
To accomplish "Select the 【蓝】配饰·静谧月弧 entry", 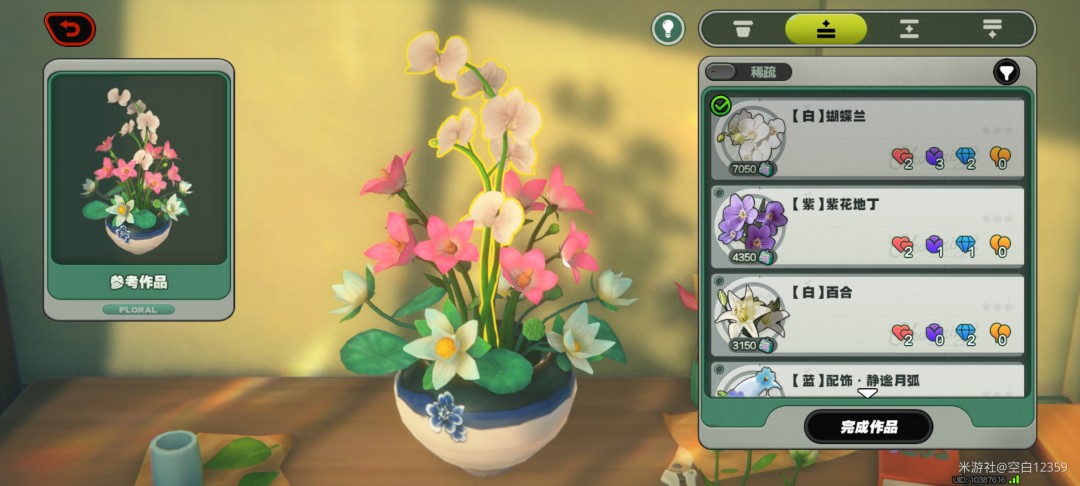I will tap(868, 379).
